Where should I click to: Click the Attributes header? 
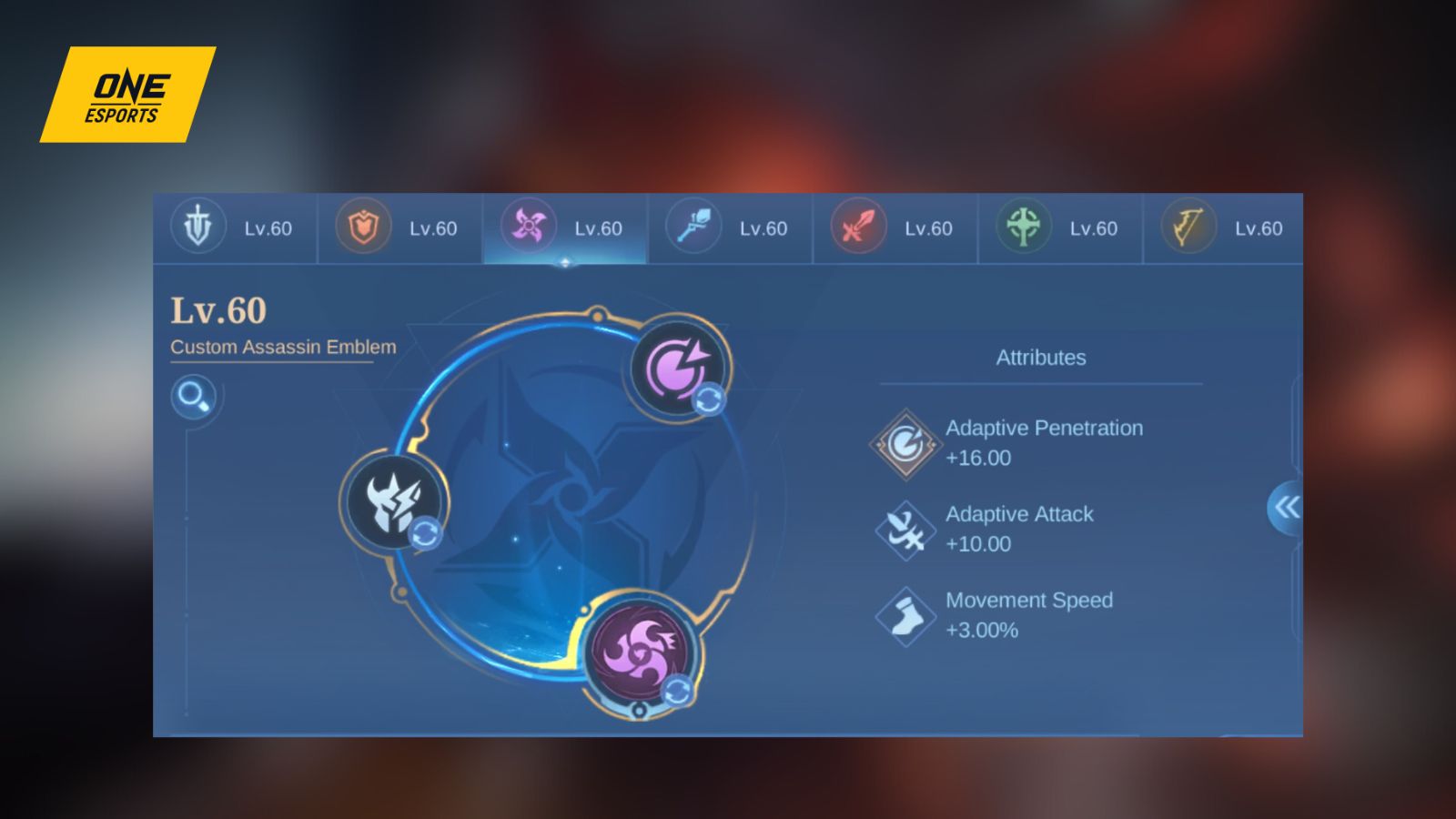pos(1040,358)
